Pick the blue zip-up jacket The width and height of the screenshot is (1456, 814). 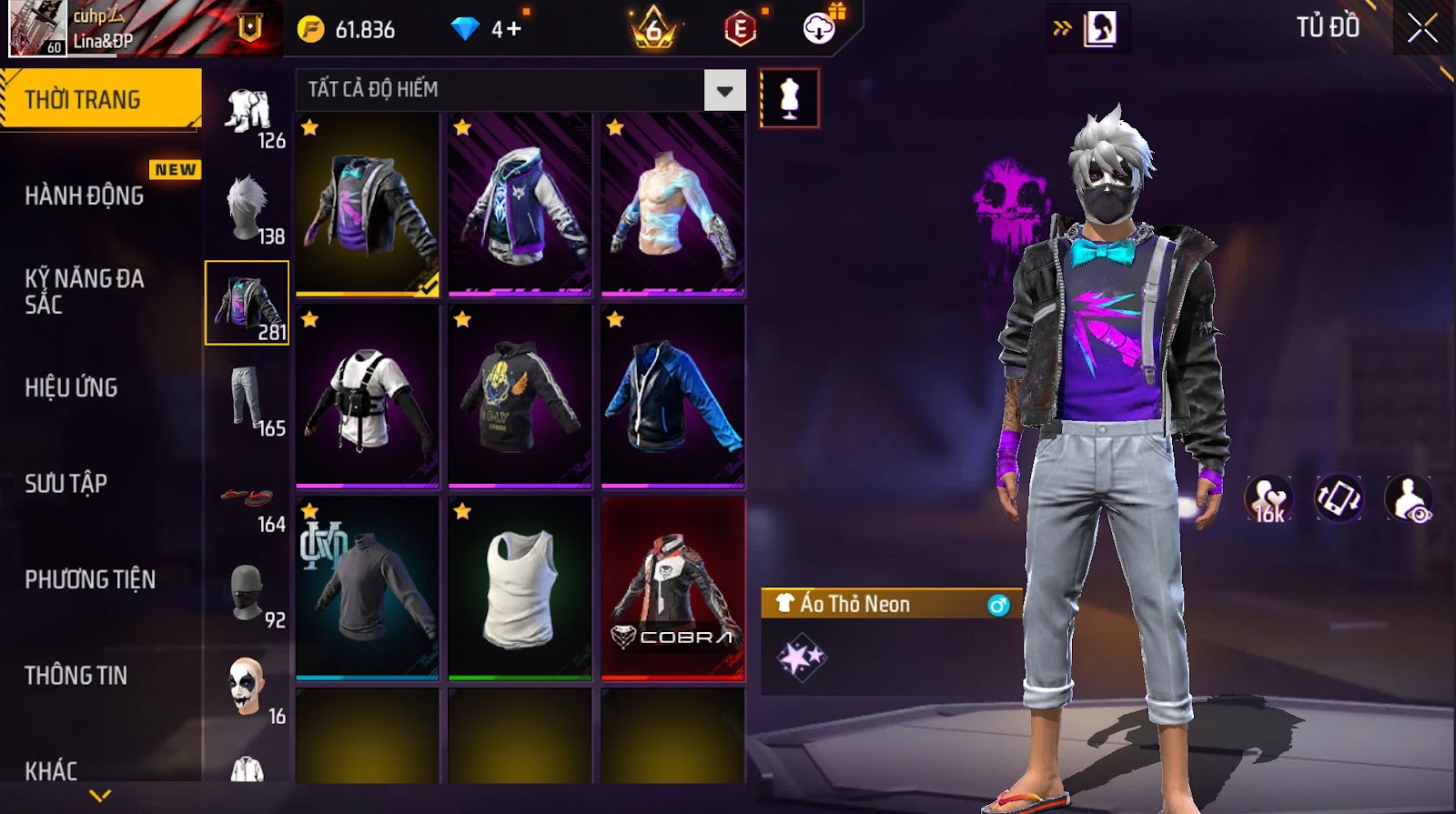pyautogui.click(x=672, y=397)
